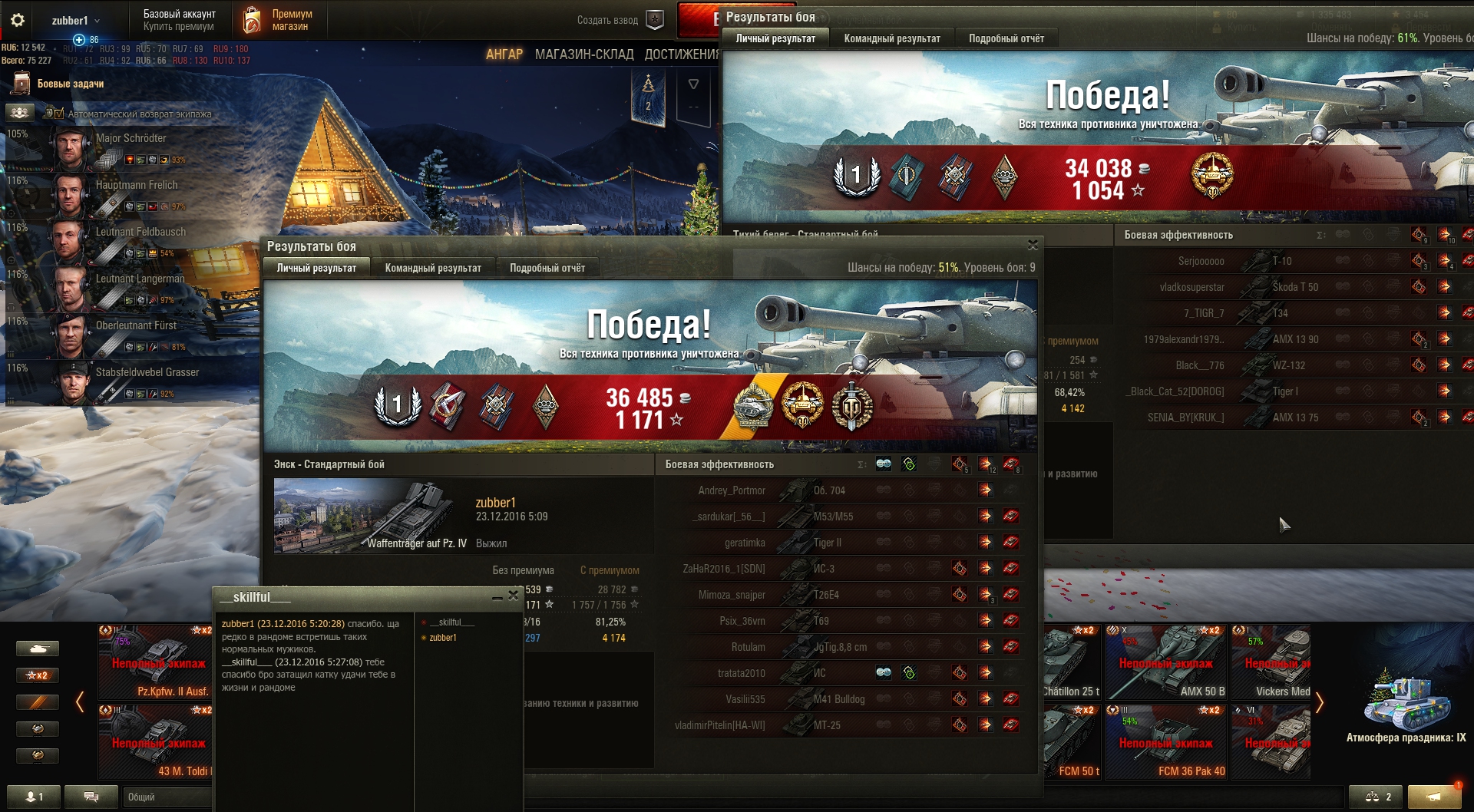Select player Andrey_Portmon in efficiency list
This screenshot has height=812, width=1474.
point(731,490)
